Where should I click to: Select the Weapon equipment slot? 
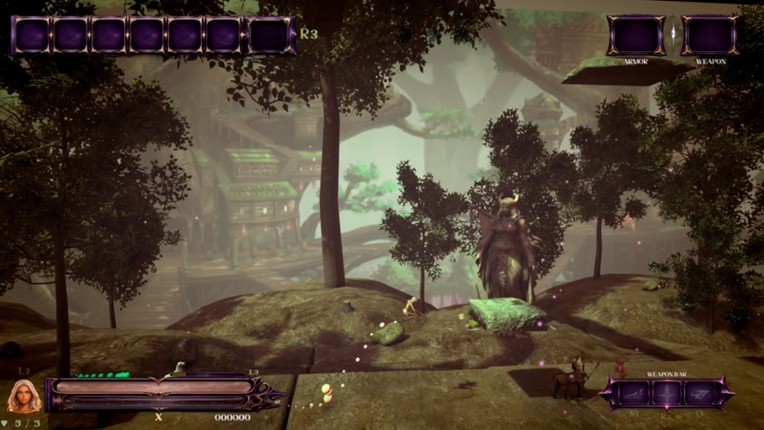pyautogui.click(x=710, y=35)
